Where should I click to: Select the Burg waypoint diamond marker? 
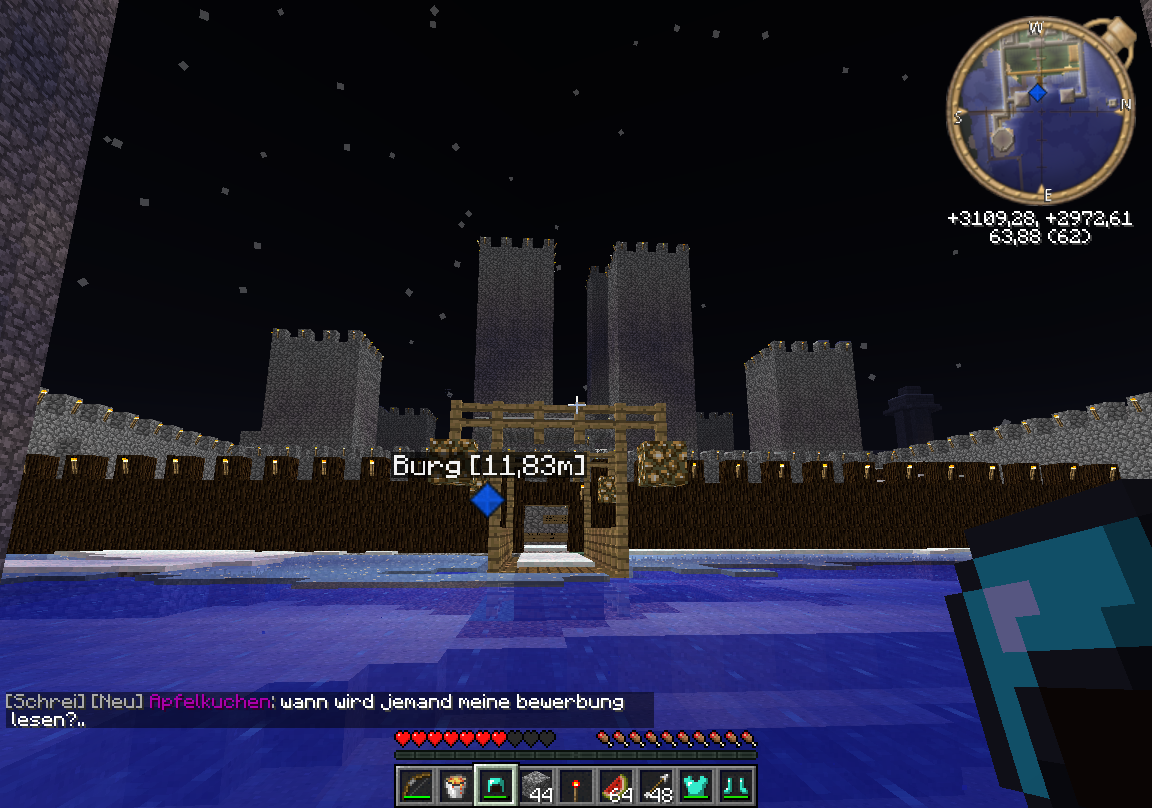pyautogui.click(x=487, y=499)
